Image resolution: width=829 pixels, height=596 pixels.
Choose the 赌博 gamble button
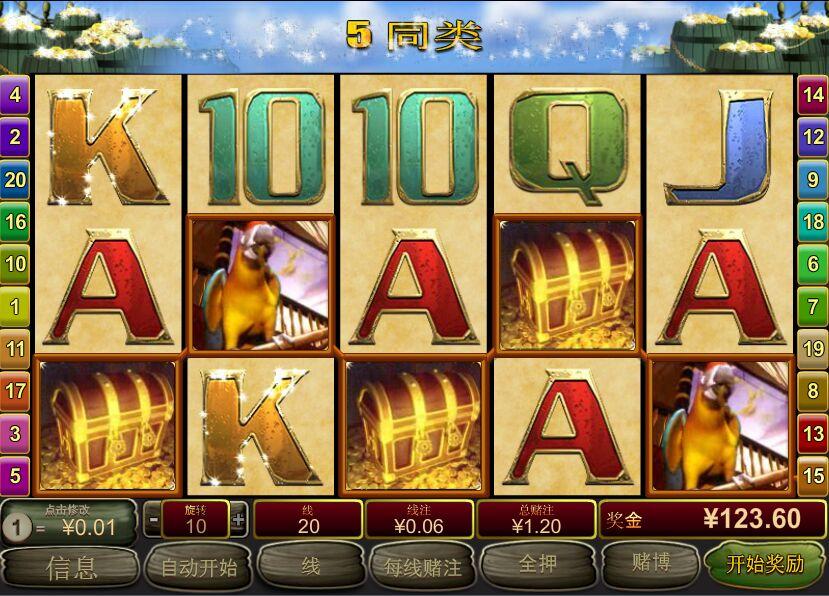pyautogui.click(x=650, y=566)
